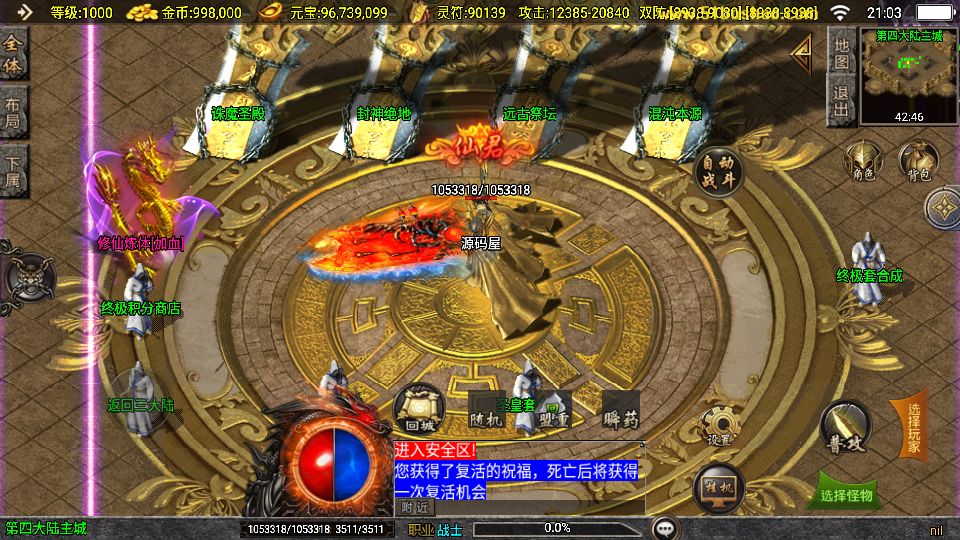Use the 随机 random teleport slot
This screenshot has width=960, height=540.
484,409
